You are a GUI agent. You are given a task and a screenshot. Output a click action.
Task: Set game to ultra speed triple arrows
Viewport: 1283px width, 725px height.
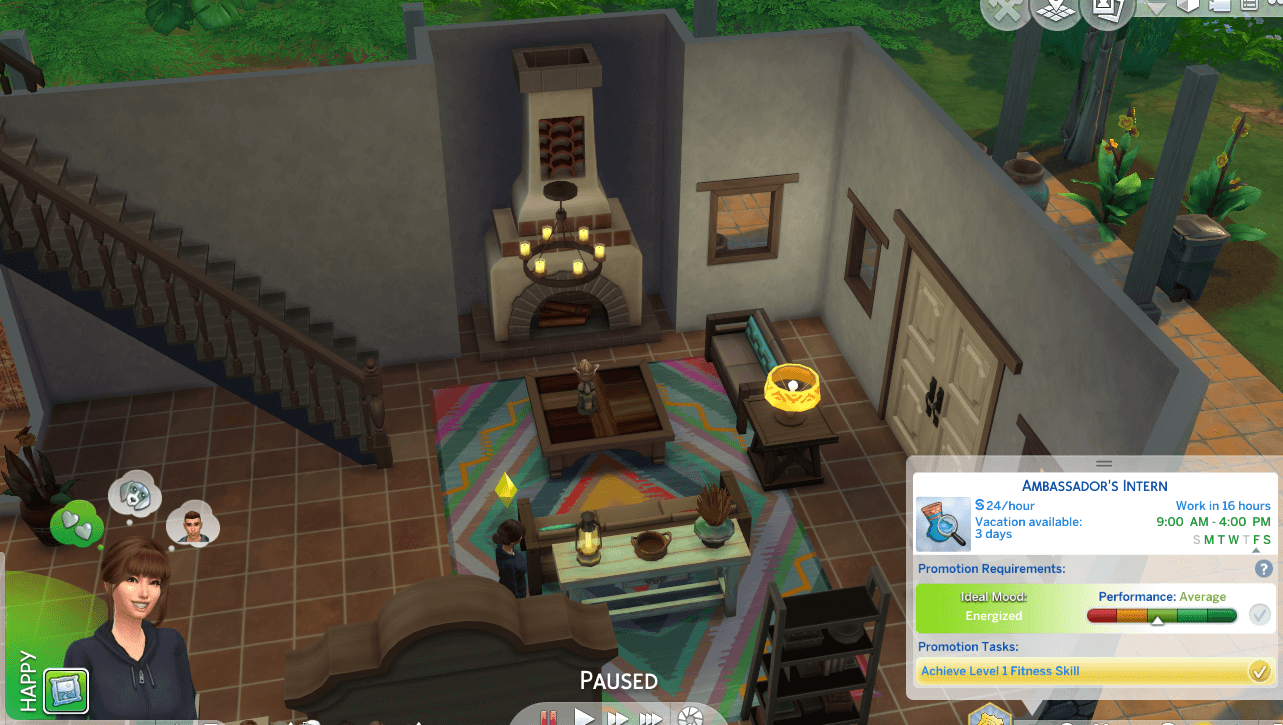point(651,717)
